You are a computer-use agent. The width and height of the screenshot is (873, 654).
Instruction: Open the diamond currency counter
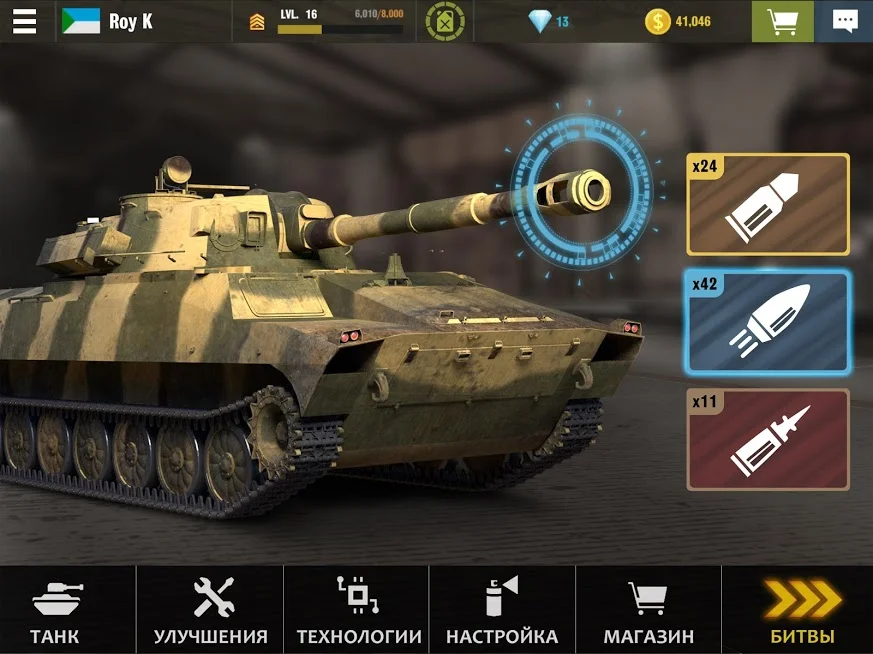[x=549, y=21]
